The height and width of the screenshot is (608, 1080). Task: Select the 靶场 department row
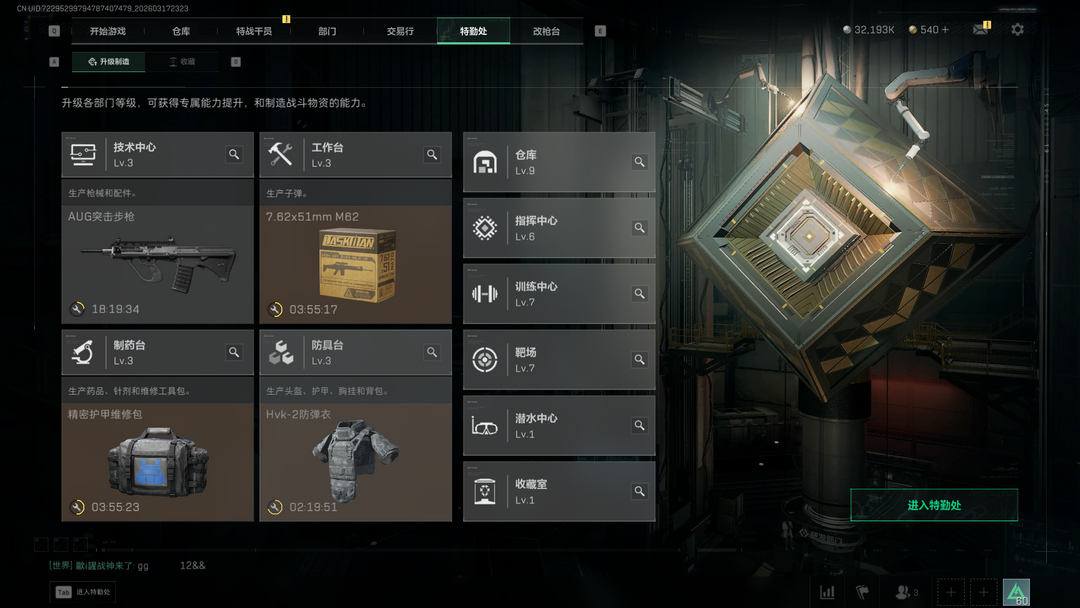[x=559, y=360]
